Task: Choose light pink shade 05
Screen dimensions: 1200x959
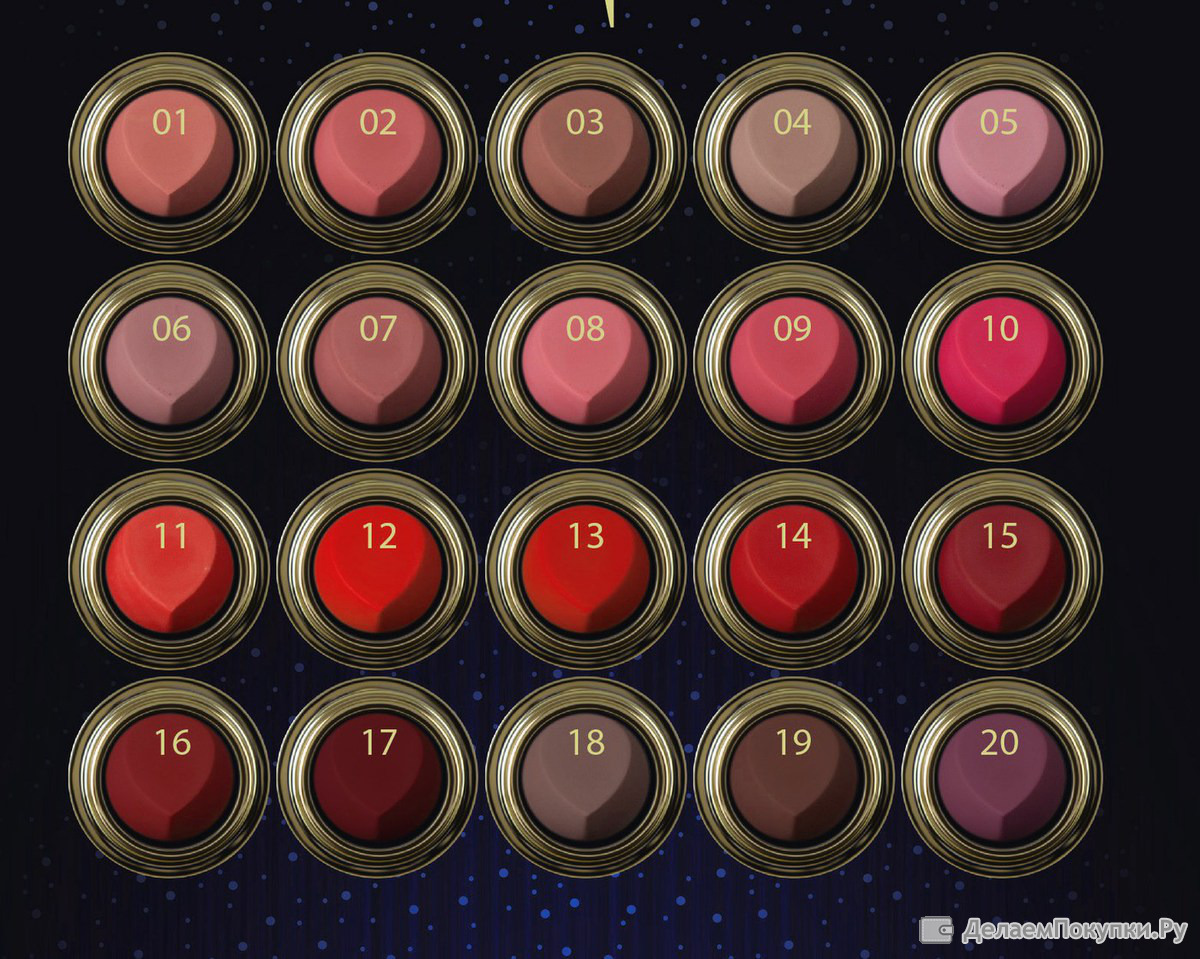Action: point(1001,155)
